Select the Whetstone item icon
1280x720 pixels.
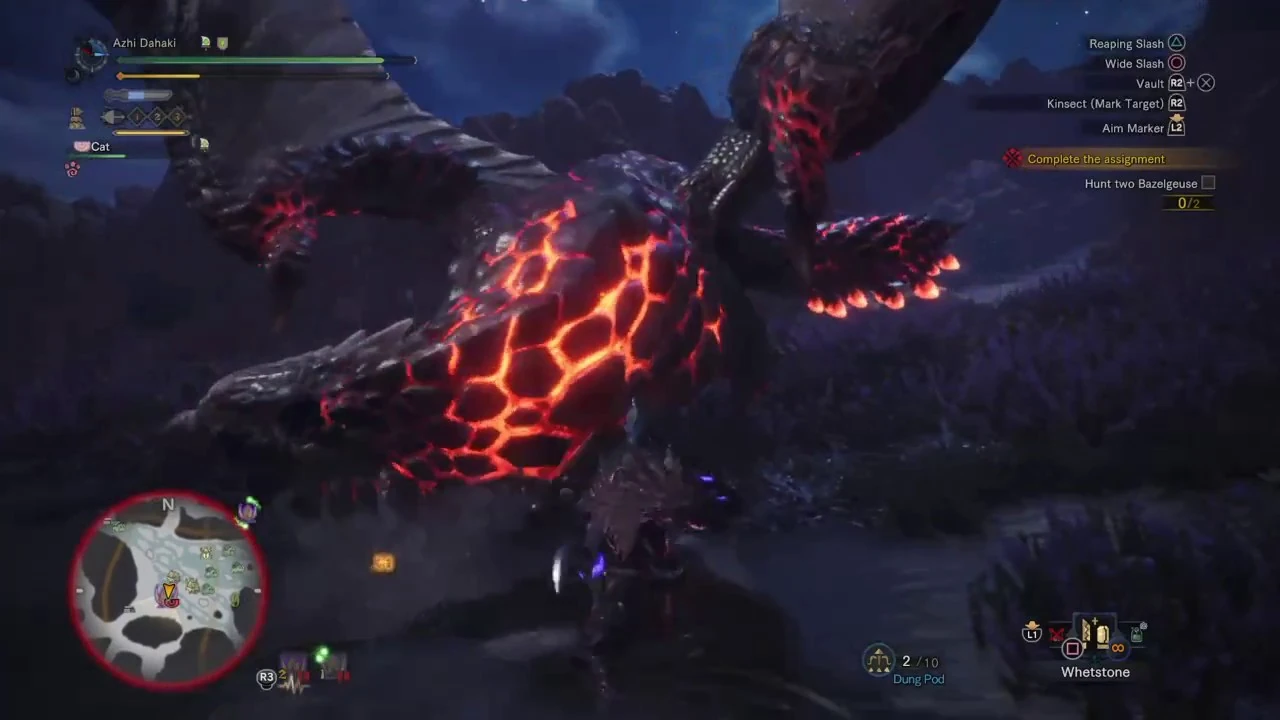pyautogui.click(x=1094, y=634)
